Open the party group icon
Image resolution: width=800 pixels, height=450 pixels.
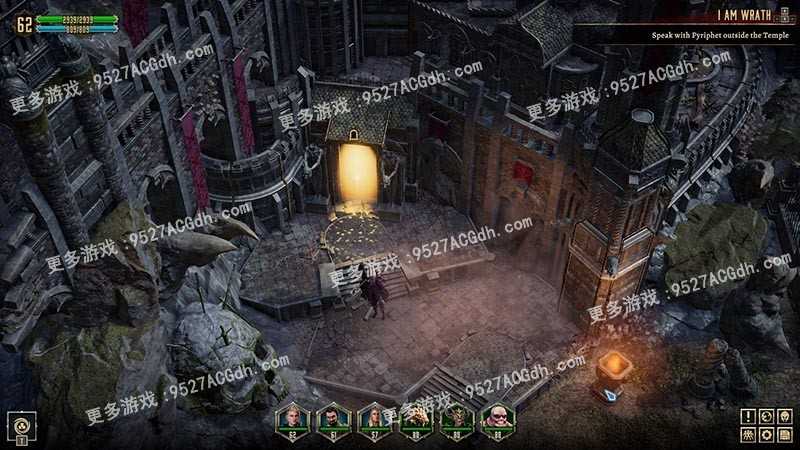748,434
